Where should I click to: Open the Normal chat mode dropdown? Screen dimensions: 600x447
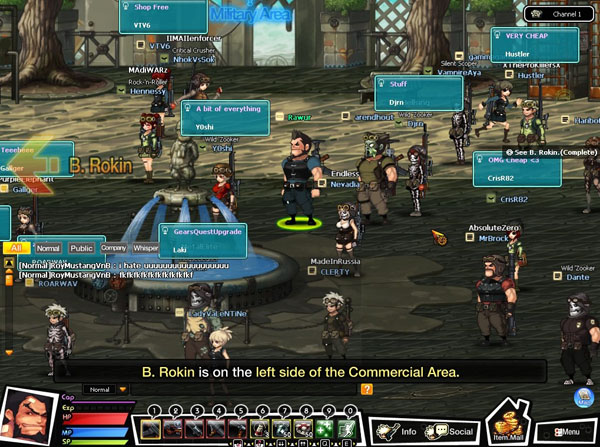click(107, 389)
